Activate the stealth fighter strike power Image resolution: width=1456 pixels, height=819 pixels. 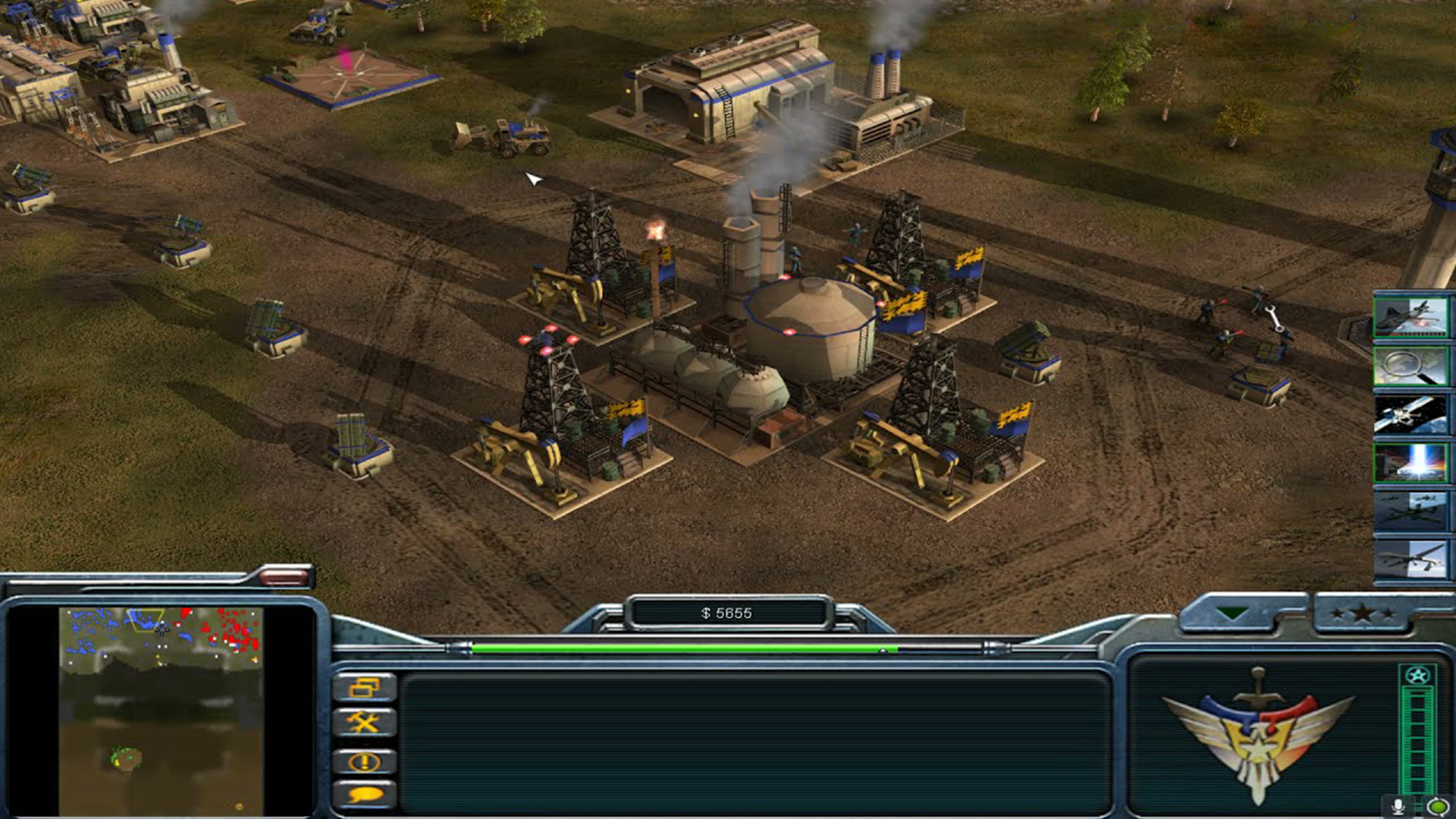point(1411,315)
